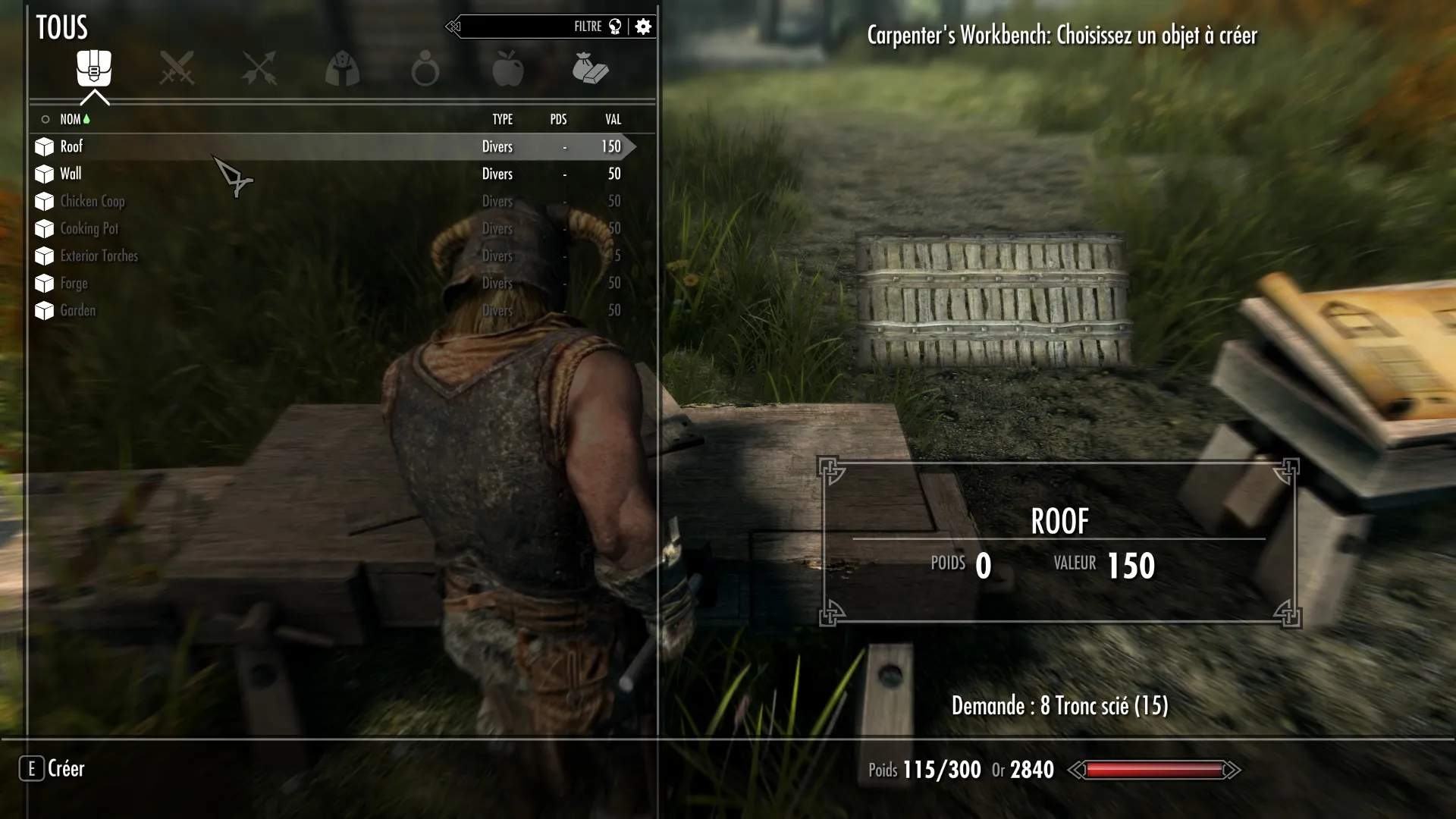Select the Chicken Coop item
This screenshot has width=1456, height=819.
[92, 201]
